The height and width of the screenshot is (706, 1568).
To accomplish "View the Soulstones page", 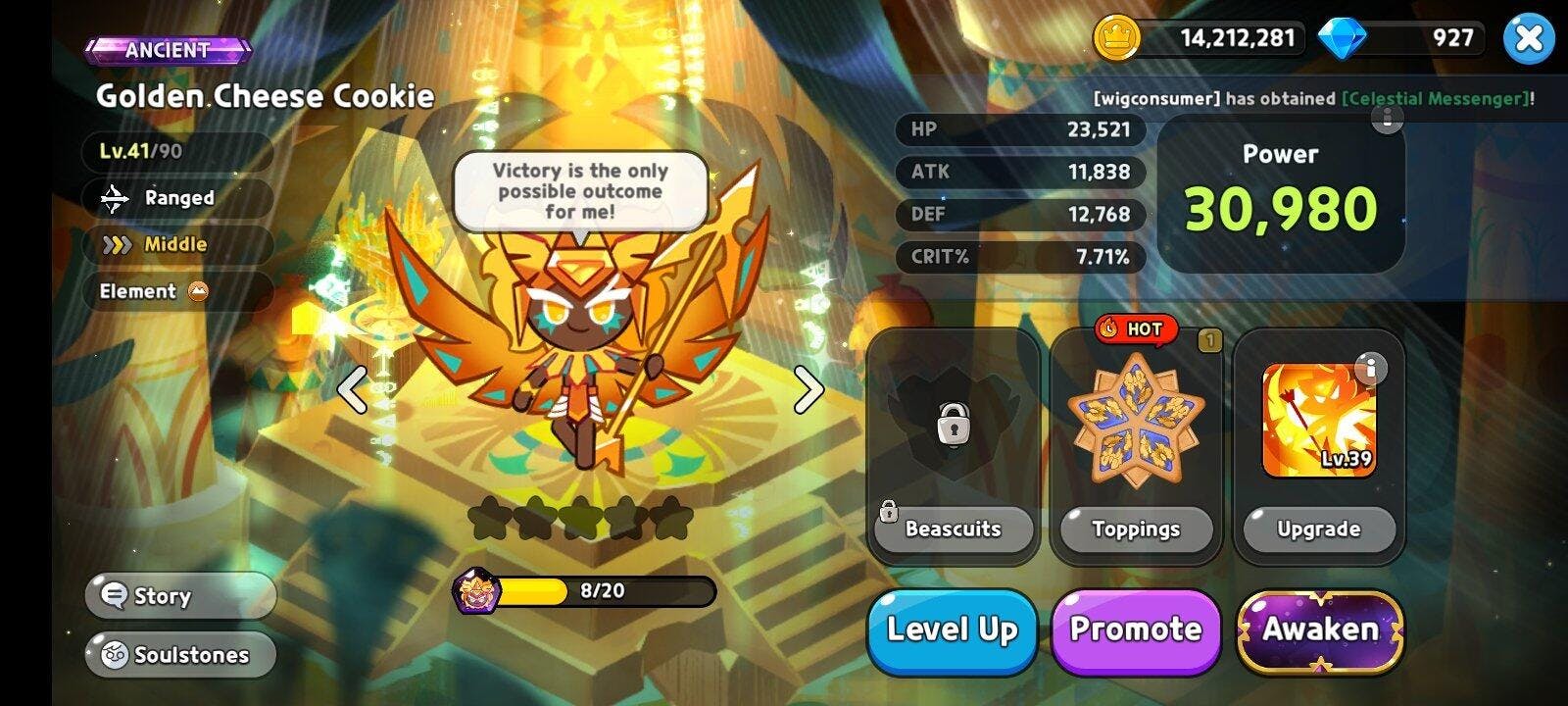I will pyautogui.click(x=180, y=655).
